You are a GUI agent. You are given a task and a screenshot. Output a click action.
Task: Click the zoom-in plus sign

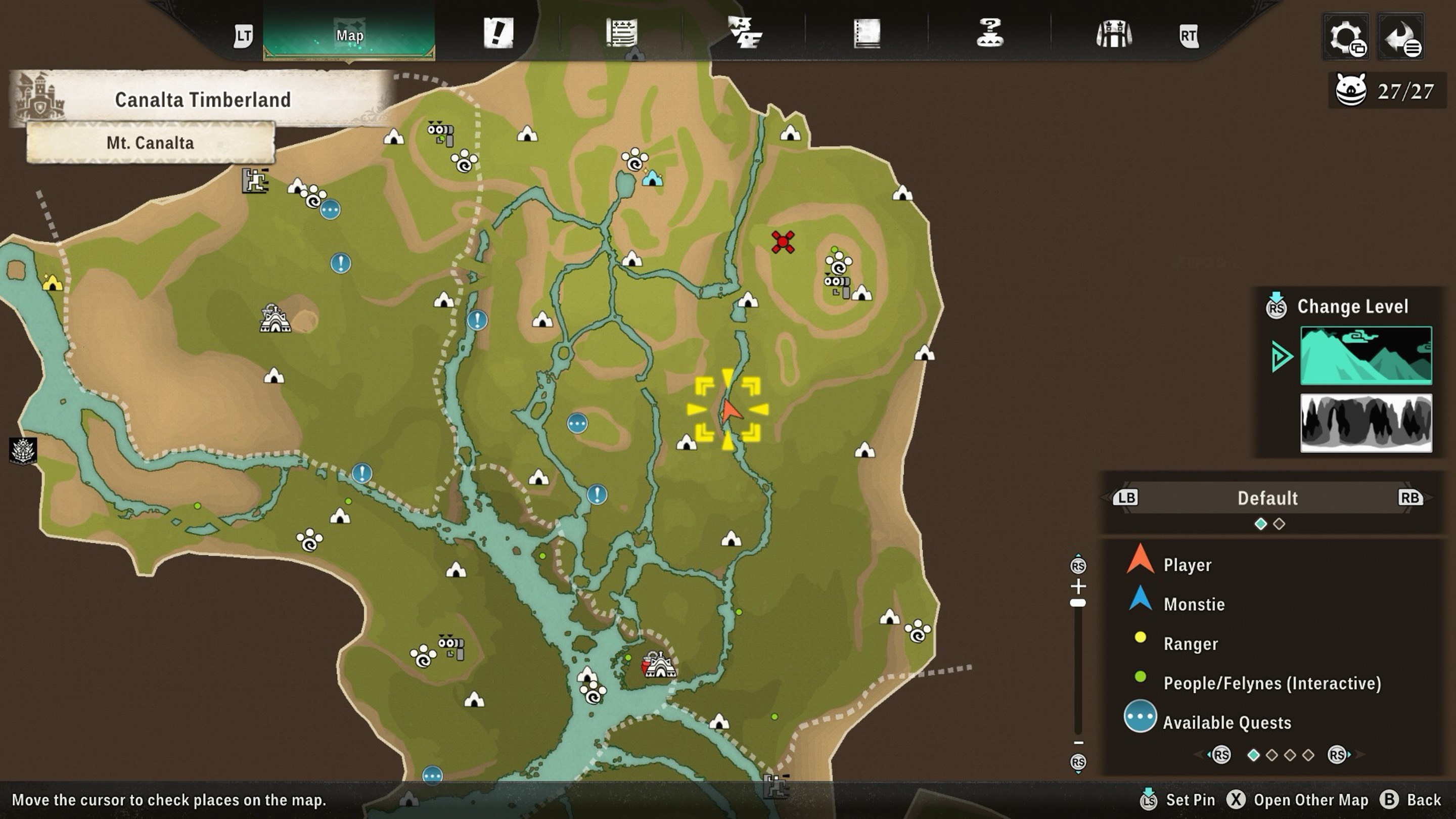1077,585
